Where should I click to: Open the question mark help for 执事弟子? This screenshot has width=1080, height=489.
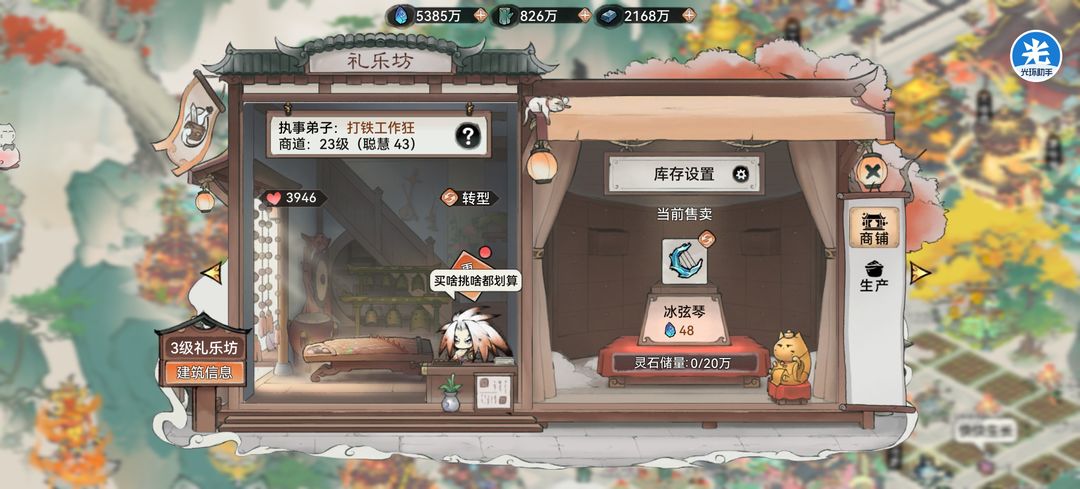click(467, 136)
